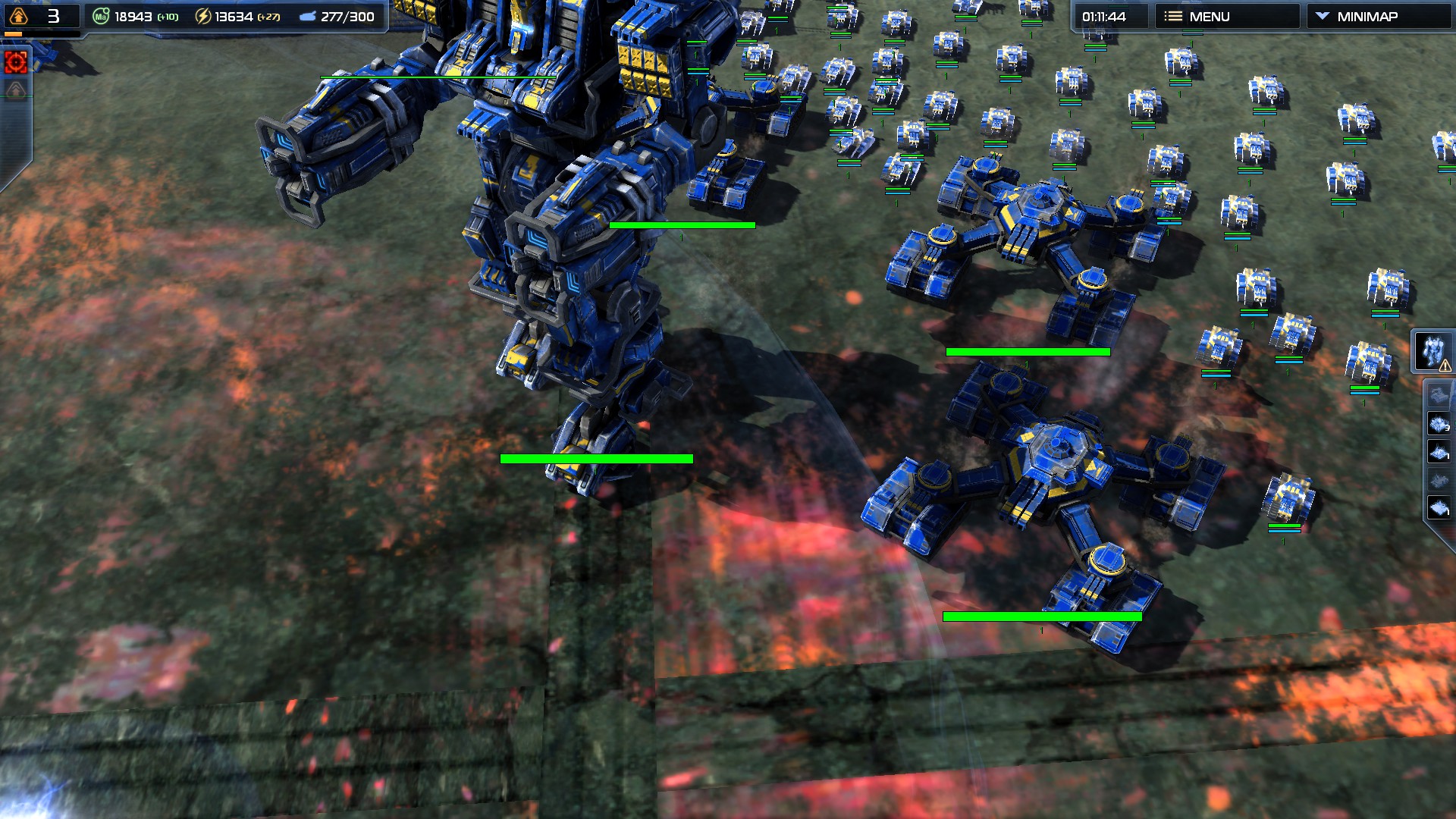Click the warning triangle on unit portrait
Viewport: 1456px width, 819px height.
point(1445,365)
